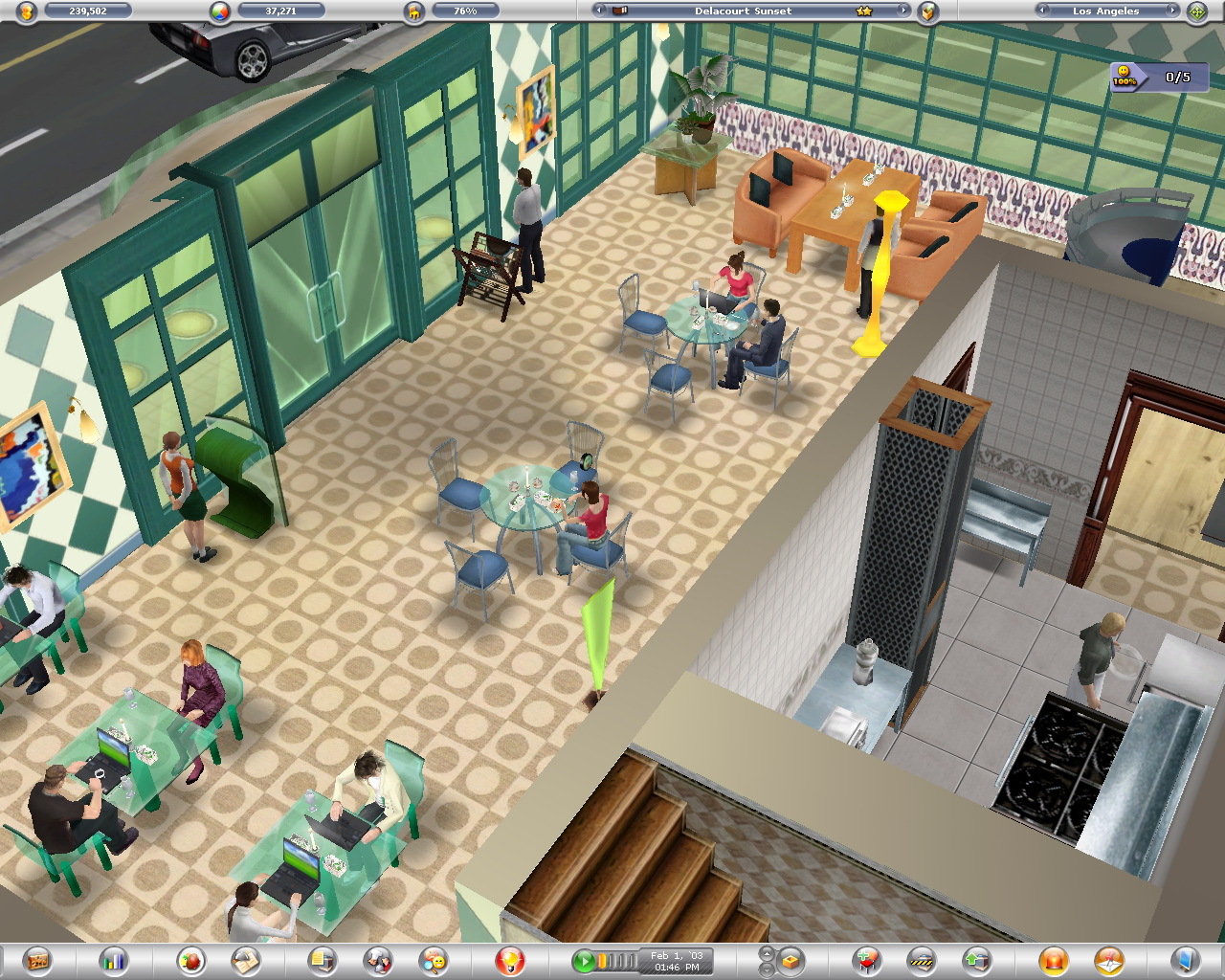
Task: Click the next-city arrow beside Los Angeles
Action: (x=1171, y=12)
